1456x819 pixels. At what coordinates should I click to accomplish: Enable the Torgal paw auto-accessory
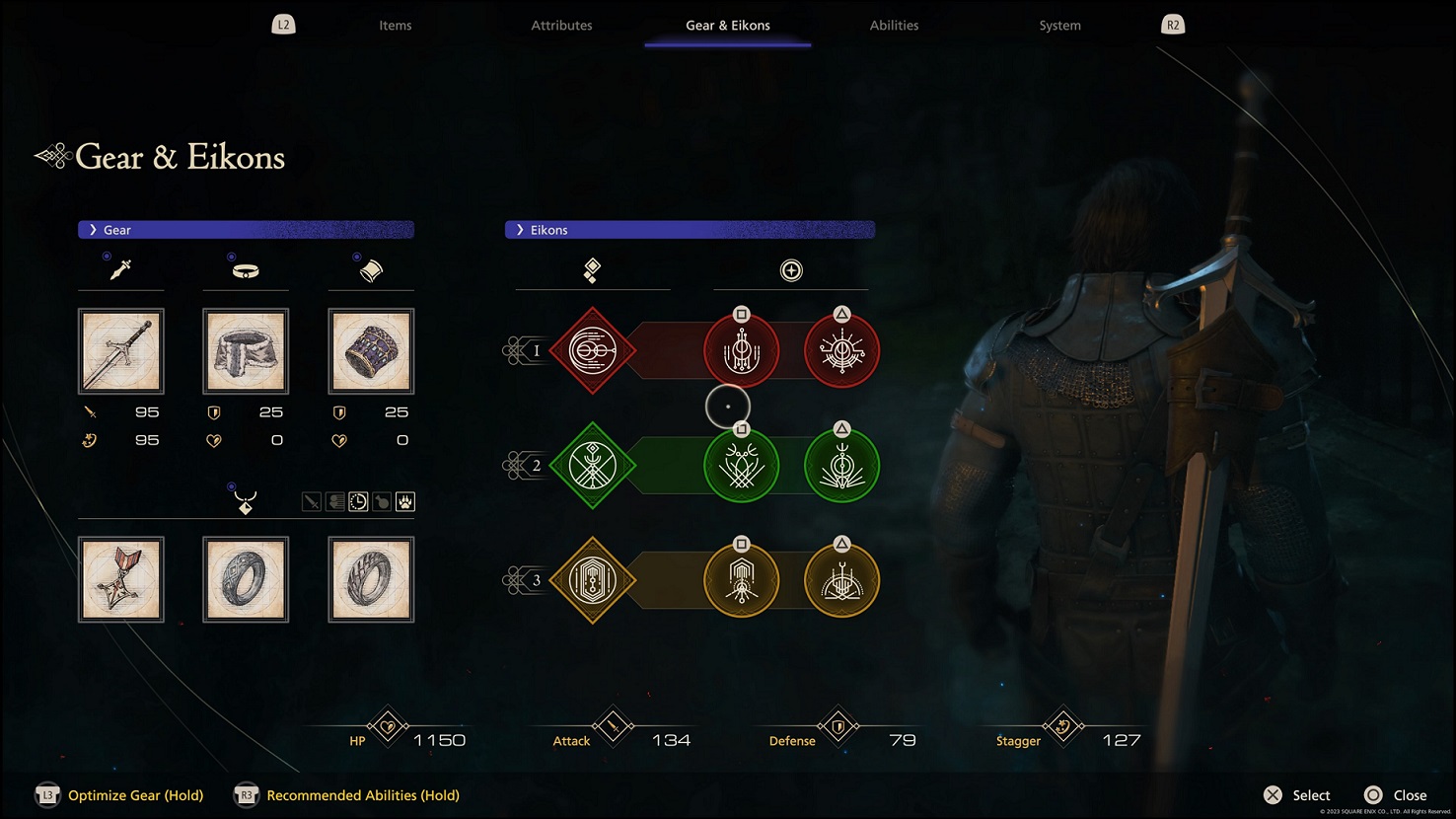pos(404,501)
